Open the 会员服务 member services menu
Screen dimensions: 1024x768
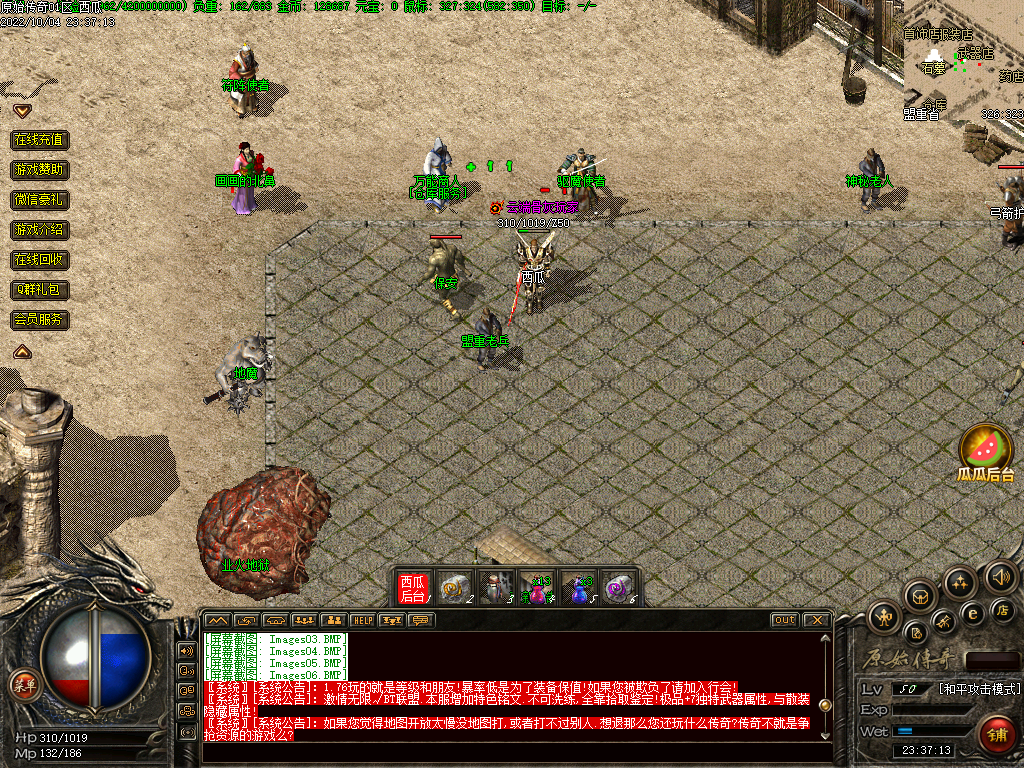(x=40, y=320)
